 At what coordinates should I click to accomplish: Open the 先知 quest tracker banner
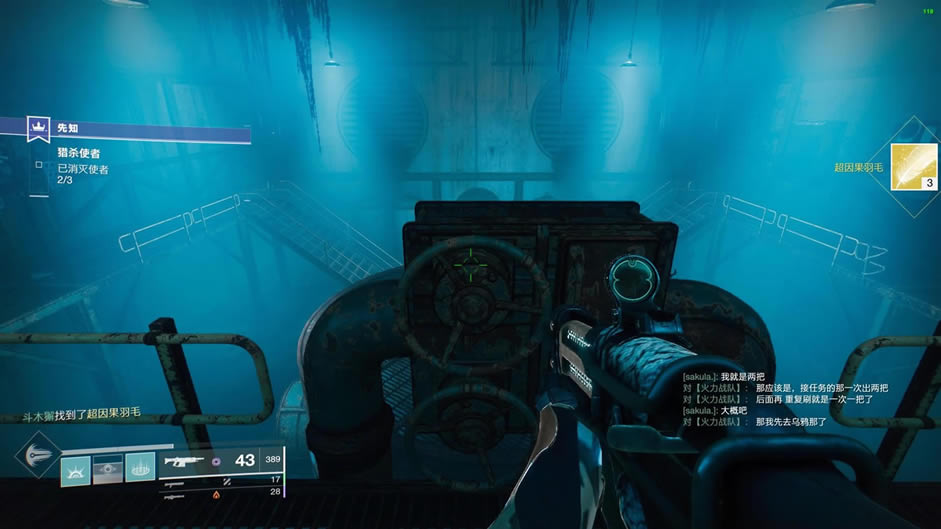(x=140, y=130)
